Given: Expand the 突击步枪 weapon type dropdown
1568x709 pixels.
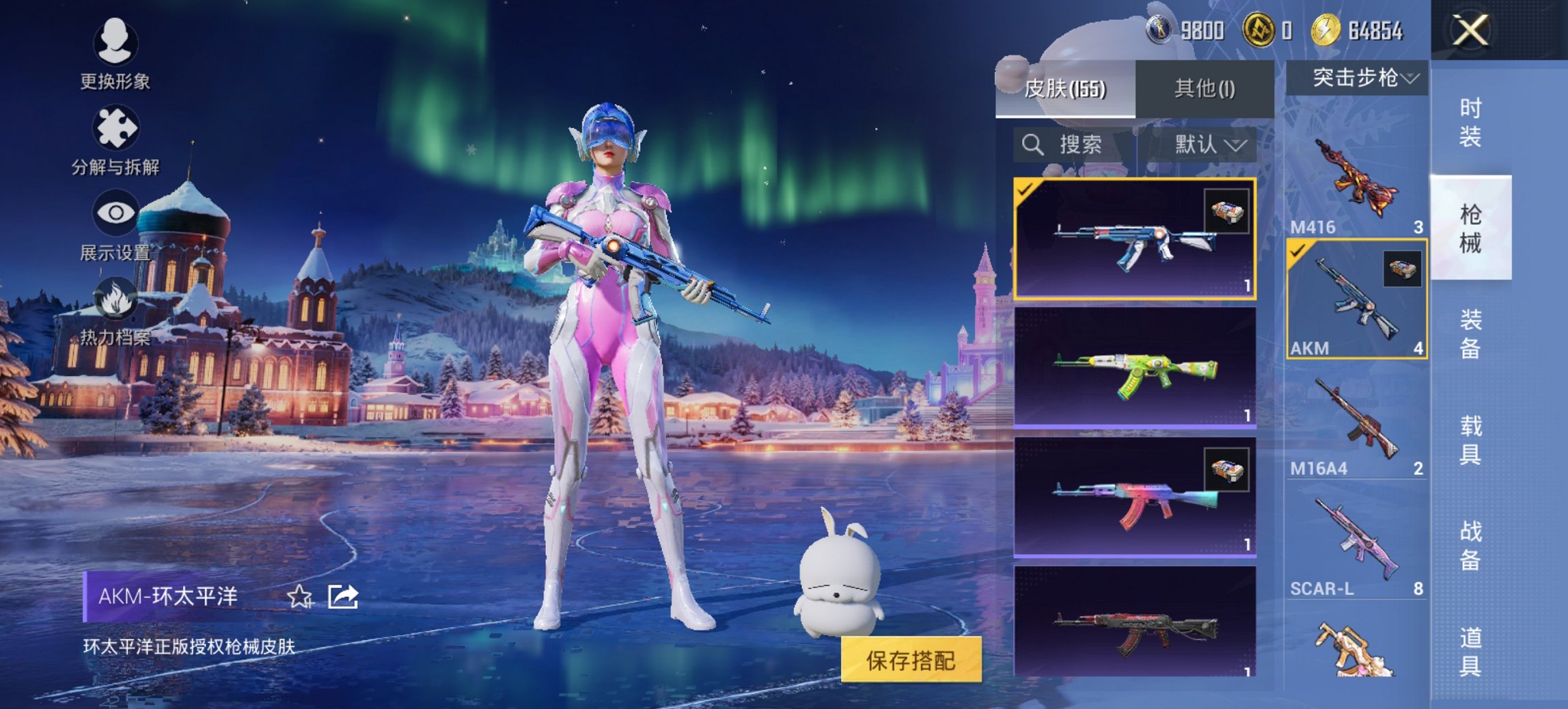Looking at the screenshot, I should [1356, 79].
